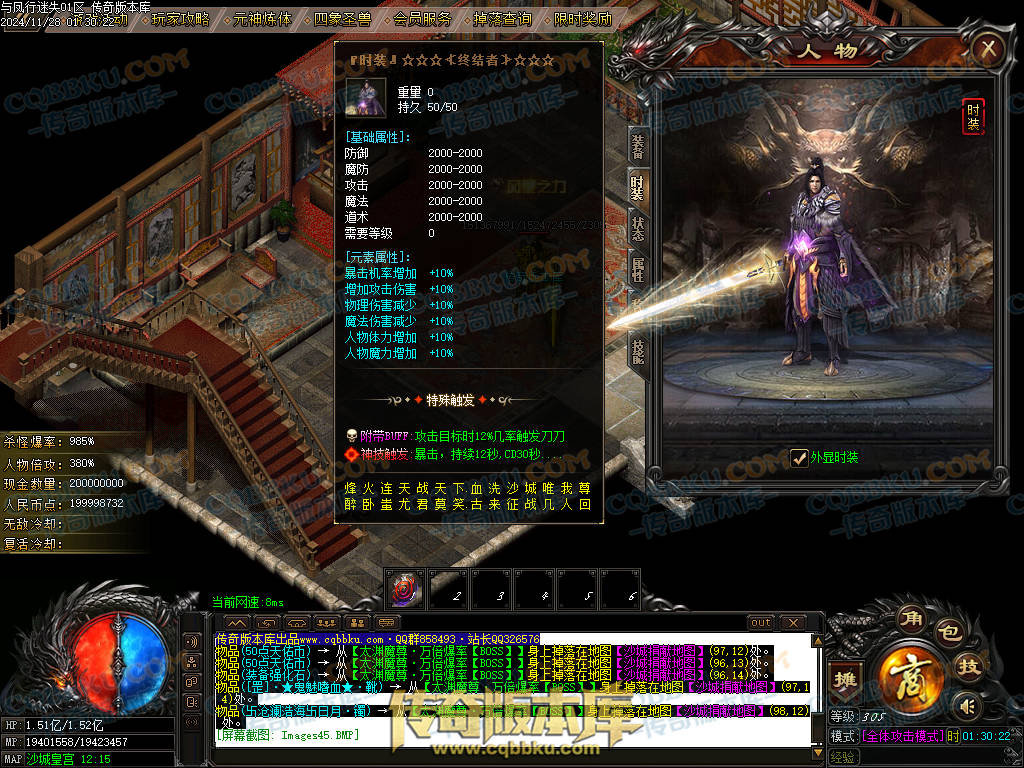Close the 人物 character panel
Viewport: 1024px width, 768px height.
tap(988, 47)
